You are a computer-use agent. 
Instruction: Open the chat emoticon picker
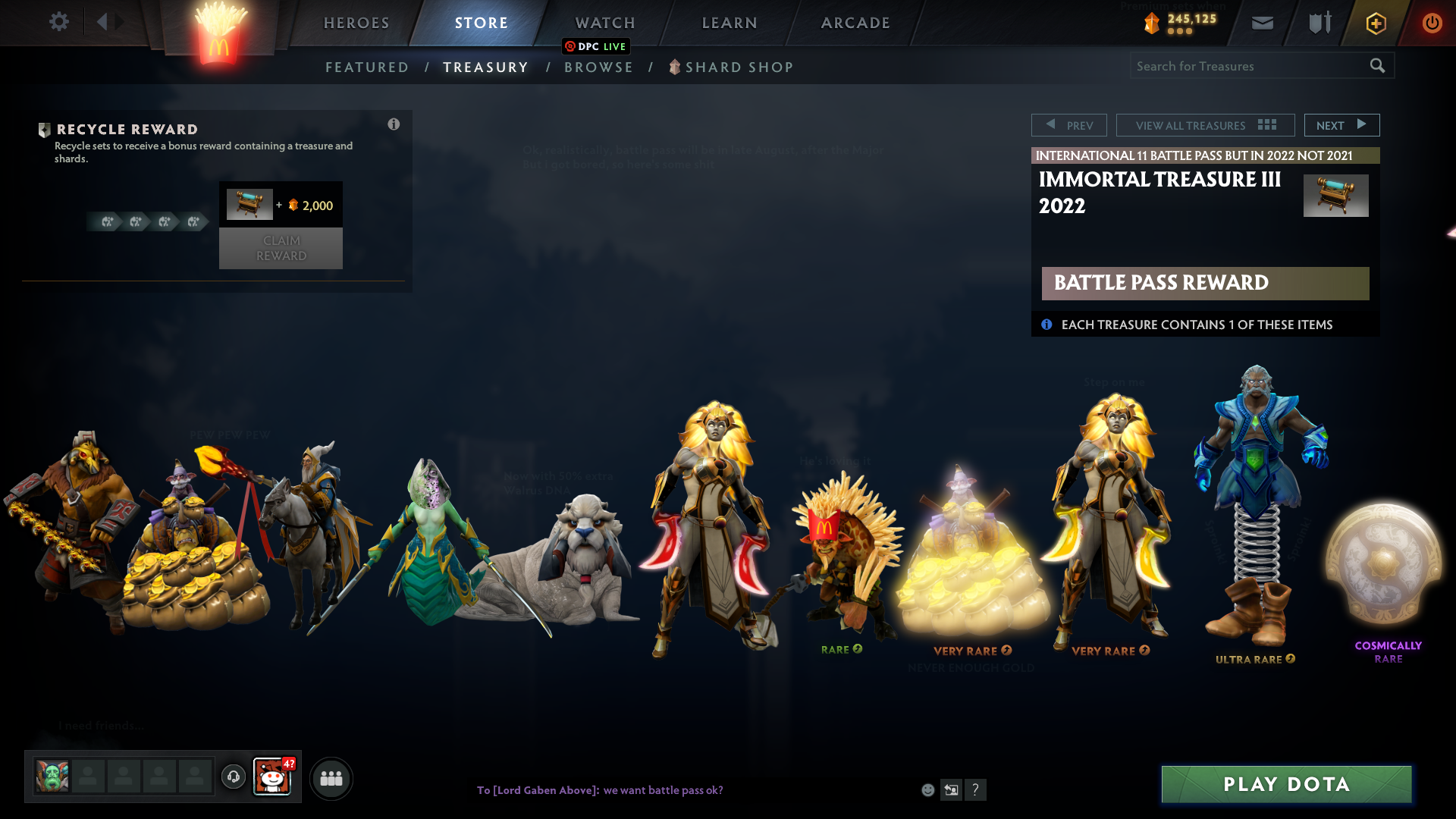927,790
